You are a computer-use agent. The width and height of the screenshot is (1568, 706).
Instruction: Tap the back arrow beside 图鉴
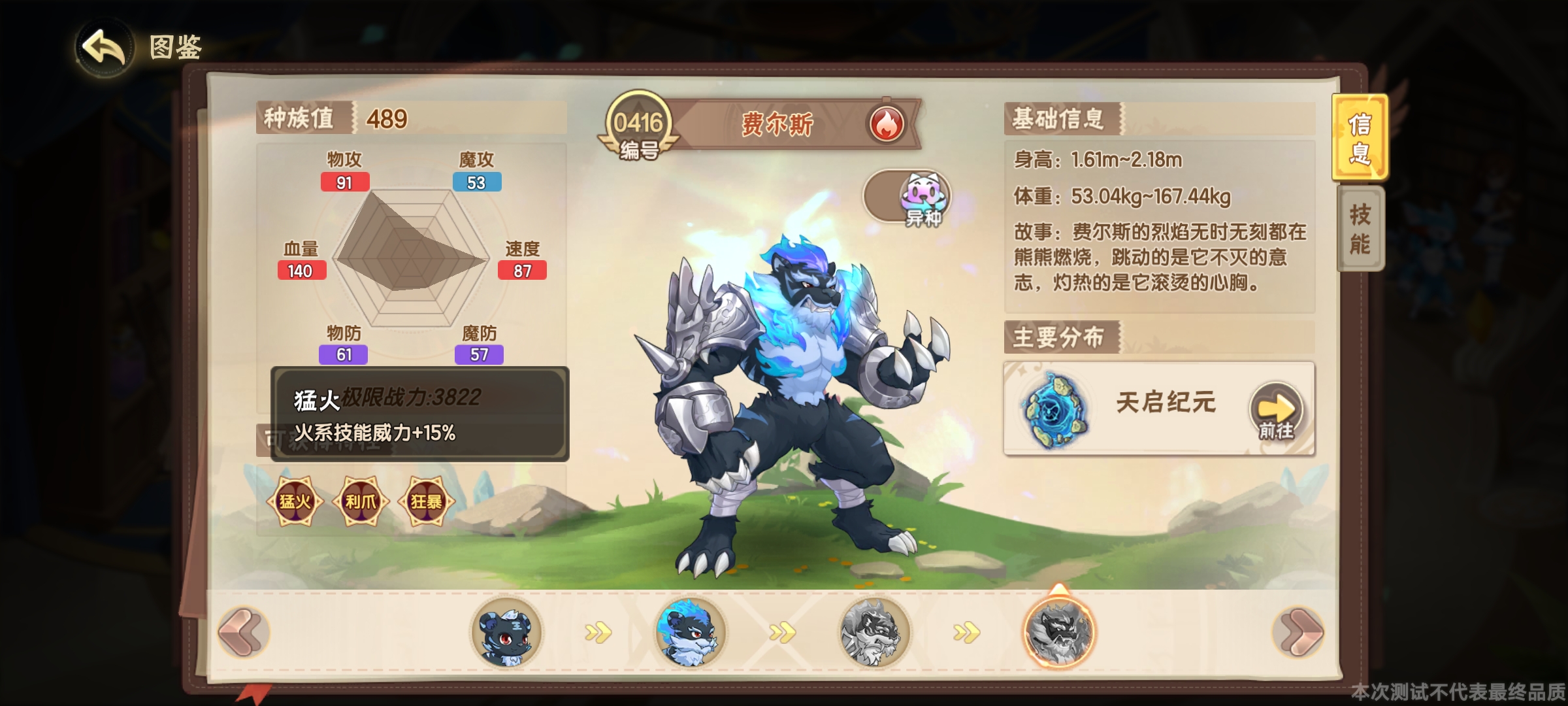105,46
